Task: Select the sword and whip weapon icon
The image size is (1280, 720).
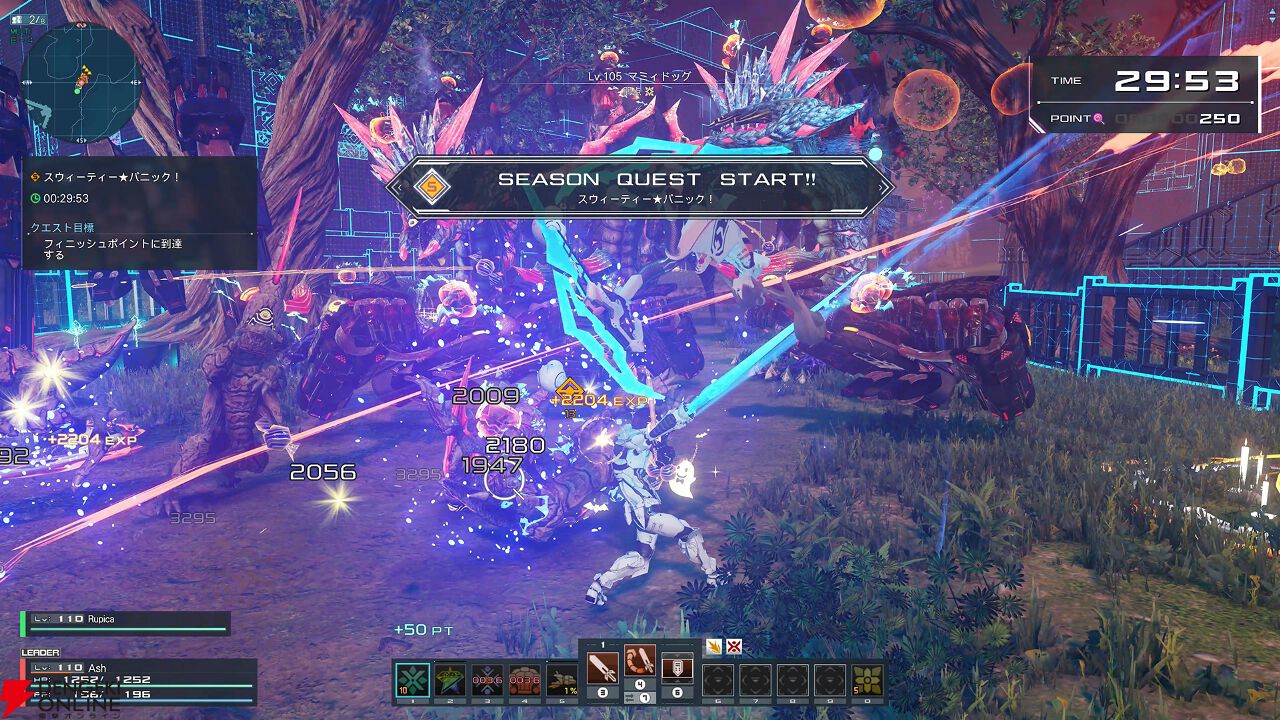Action: pos(640,662)
